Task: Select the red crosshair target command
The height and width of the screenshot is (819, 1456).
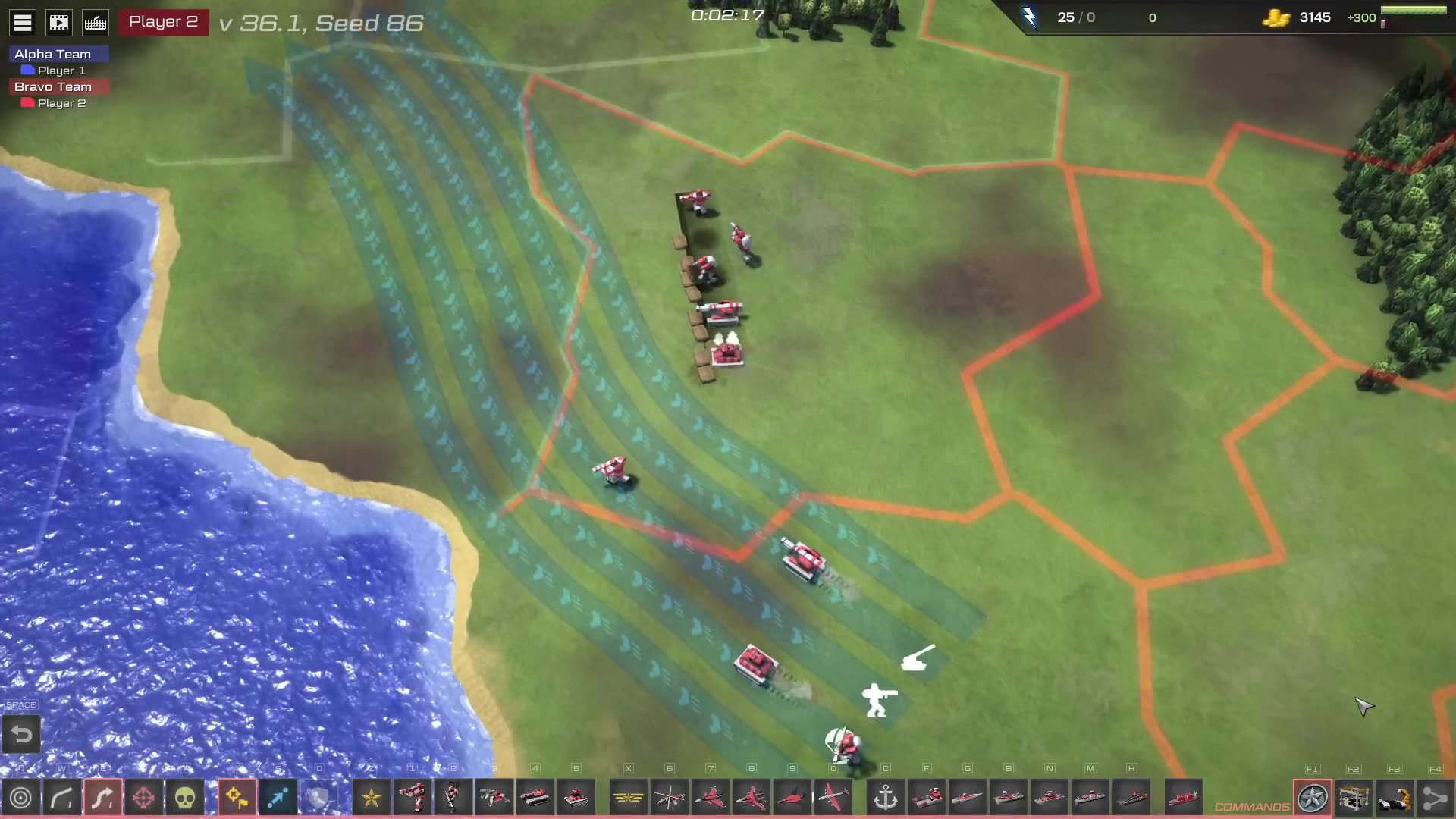Action: click(143, 798)
